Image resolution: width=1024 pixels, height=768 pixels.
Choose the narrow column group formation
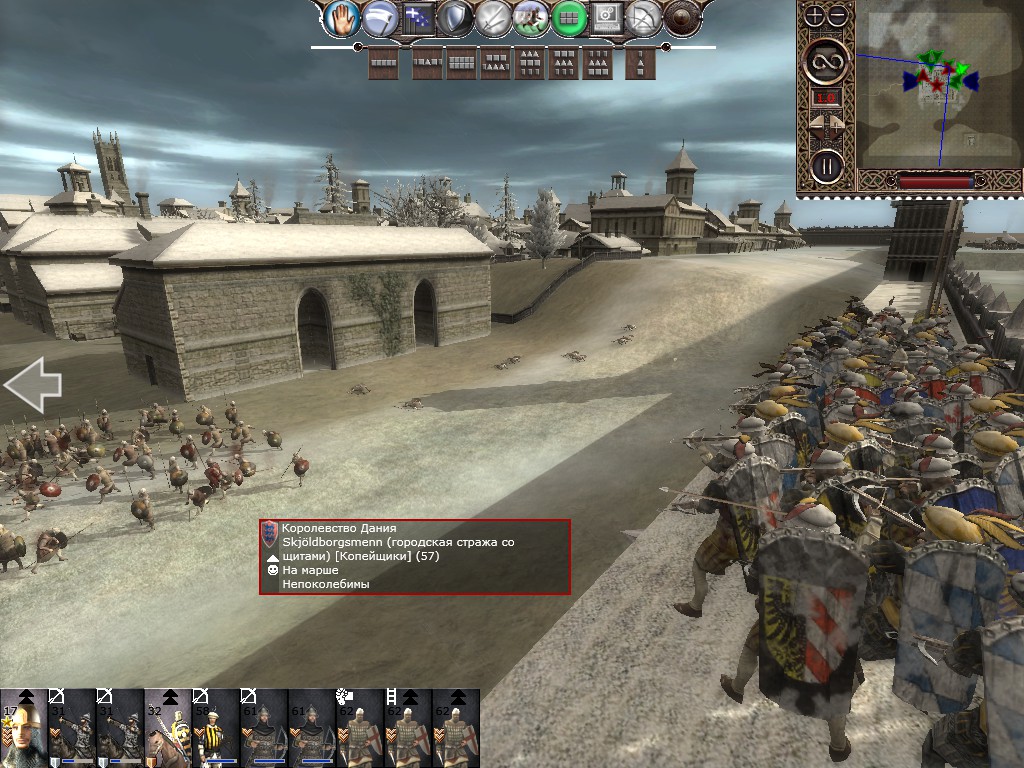coord(640,64)
